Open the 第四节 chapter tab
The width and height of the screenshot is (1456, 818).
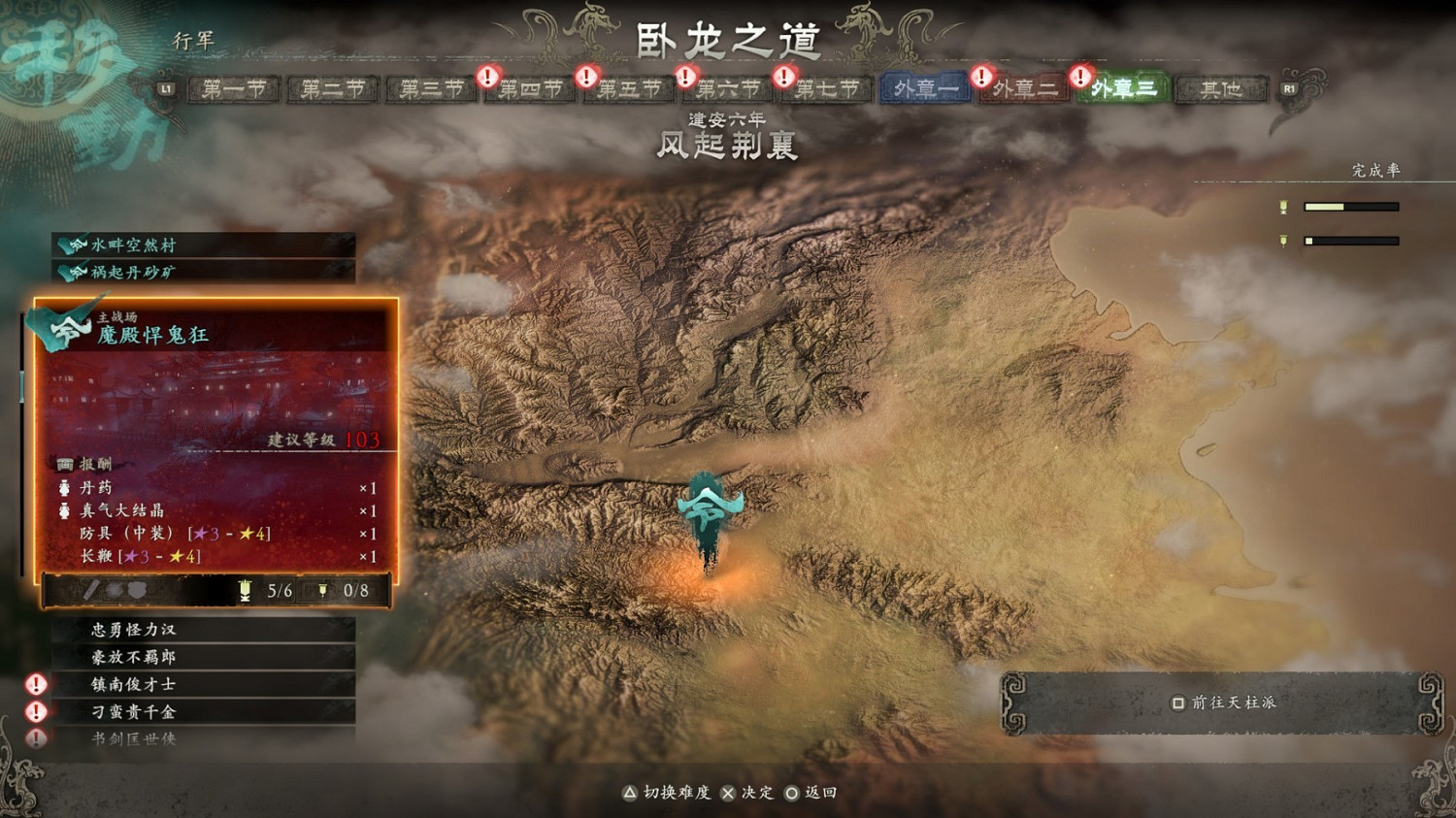tap(529, 88)
